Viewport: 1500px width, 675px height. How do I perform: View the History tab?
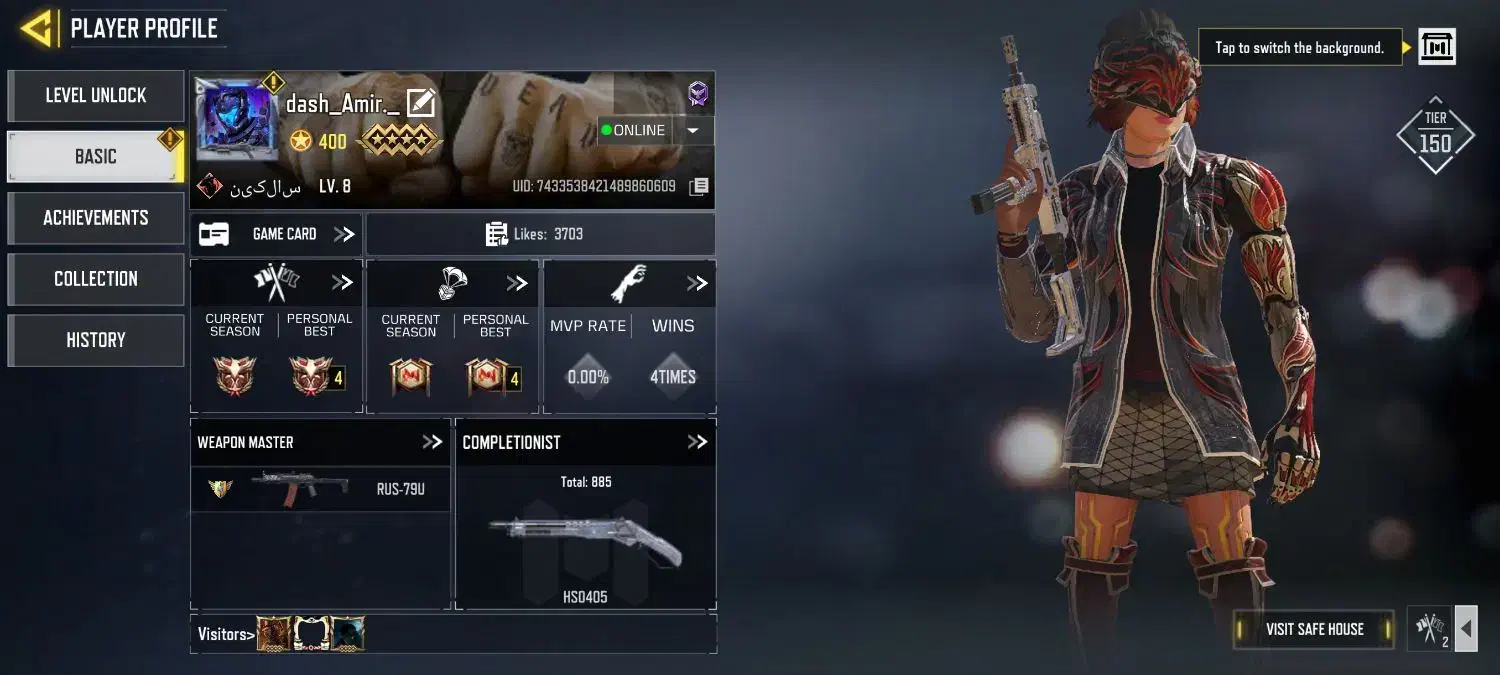point(96,340)
